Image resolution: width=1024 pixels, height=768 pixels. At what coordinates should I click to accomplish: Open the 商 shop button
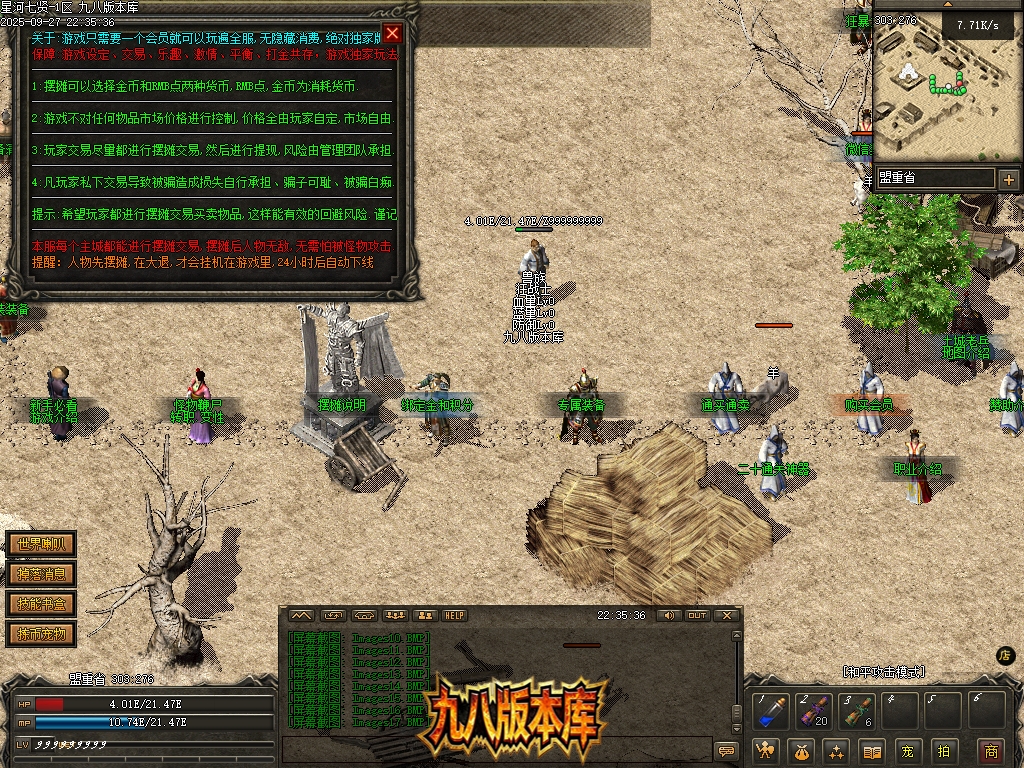pos(991,751)
